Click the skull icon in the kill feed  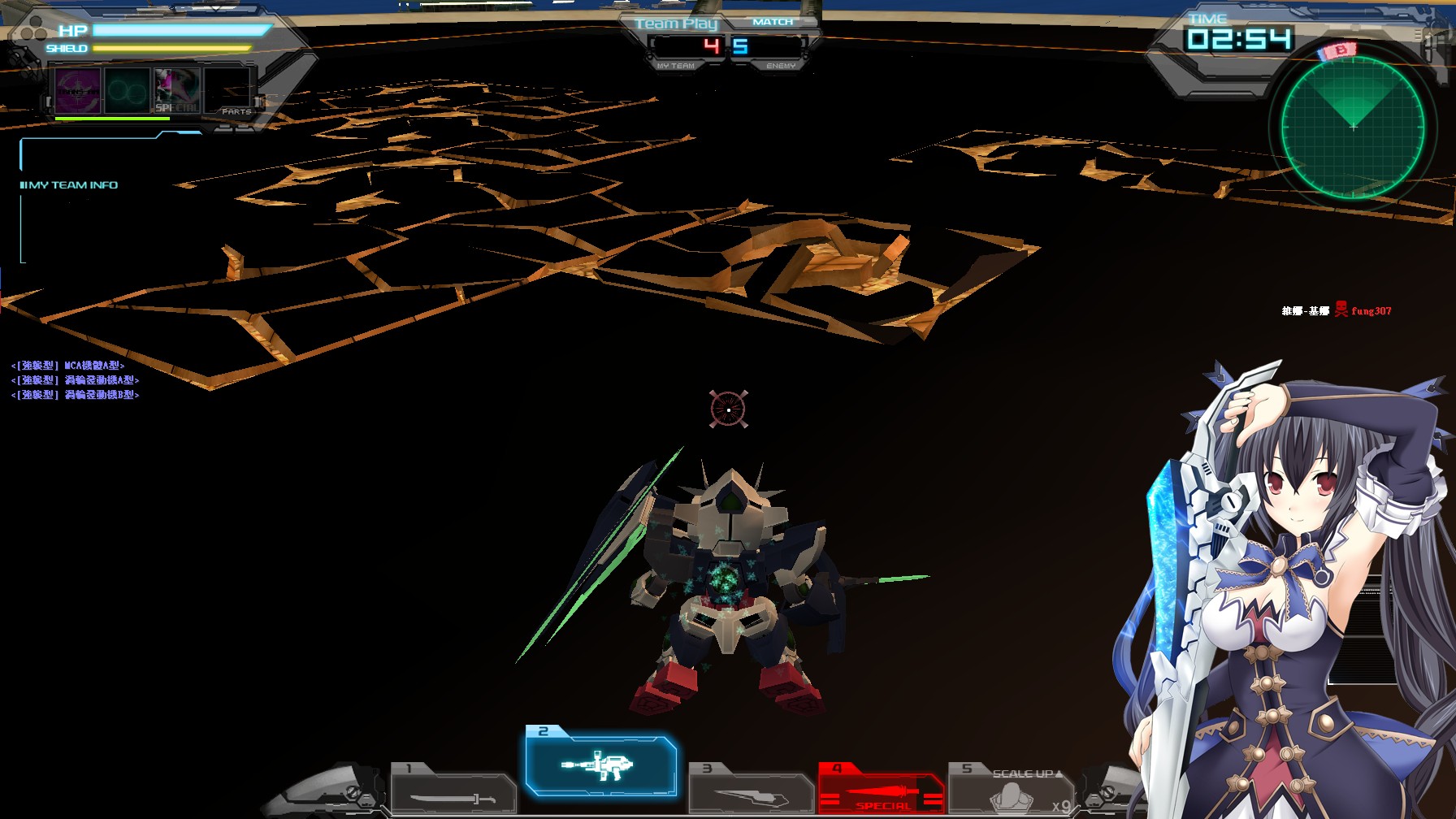coord(1341,309)
